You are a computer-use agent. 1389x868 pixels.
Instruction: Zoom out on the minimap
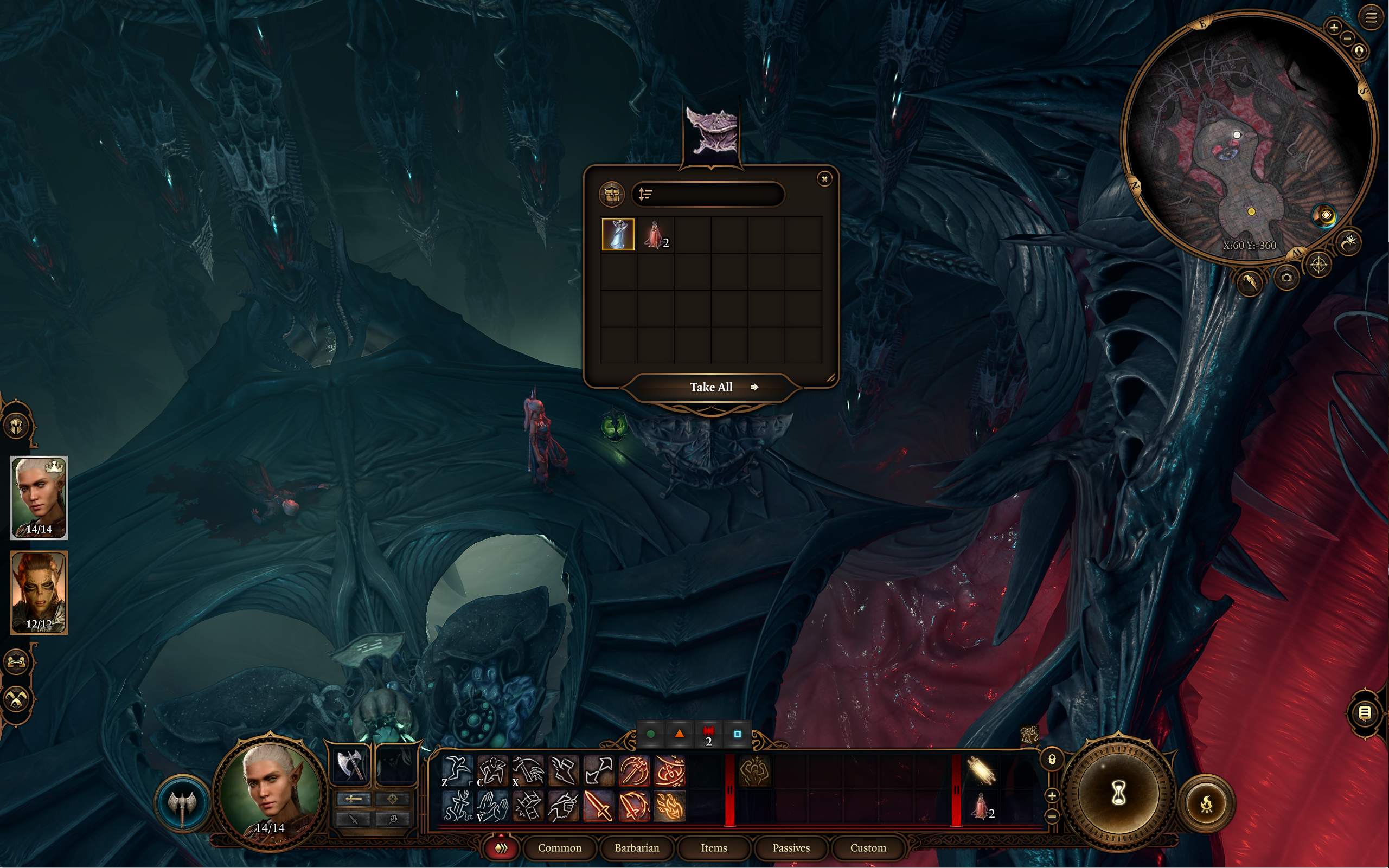[x=1347, y=38]
